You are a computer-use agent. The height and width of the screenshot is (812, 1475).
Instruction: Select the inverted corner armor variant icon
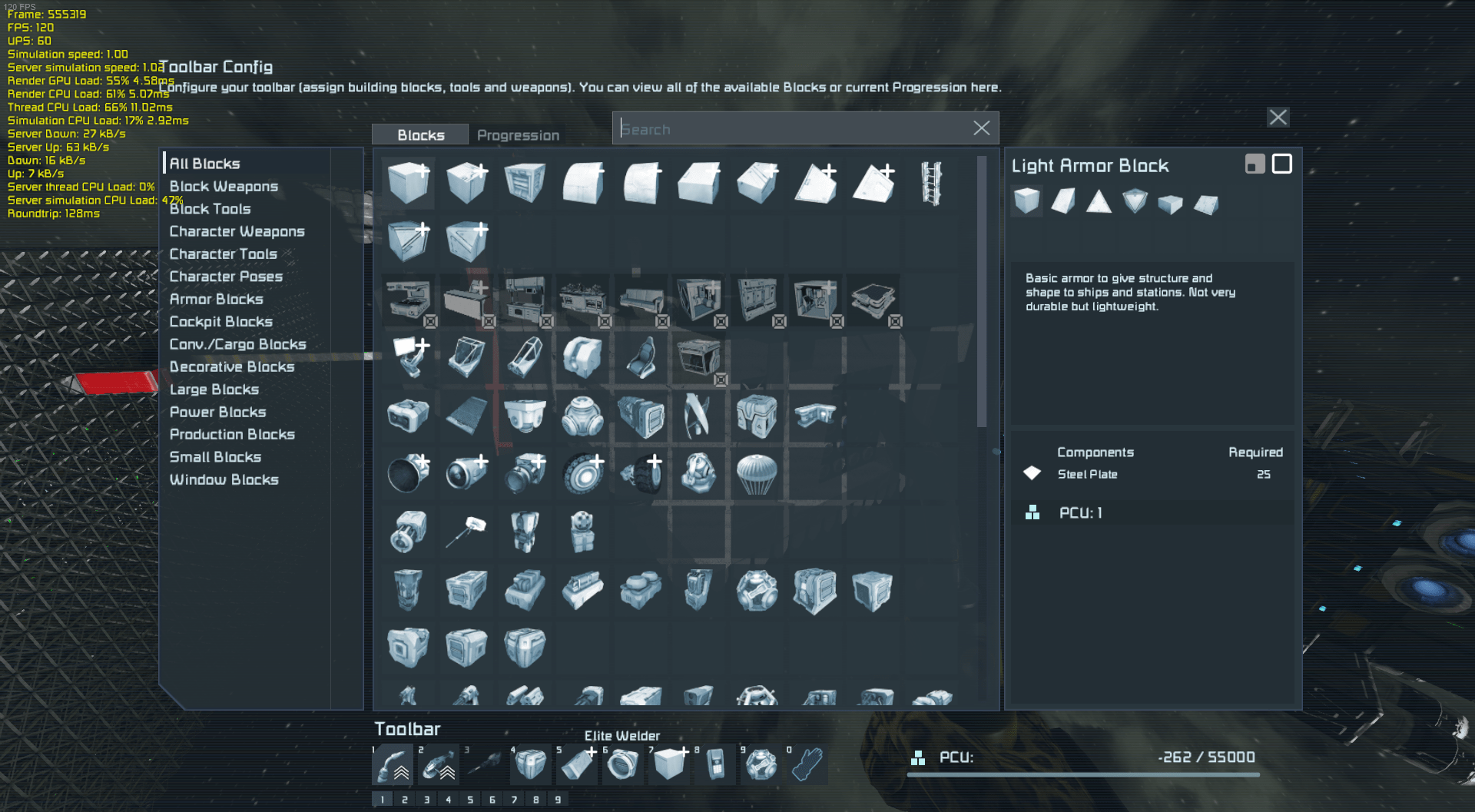1135,201
